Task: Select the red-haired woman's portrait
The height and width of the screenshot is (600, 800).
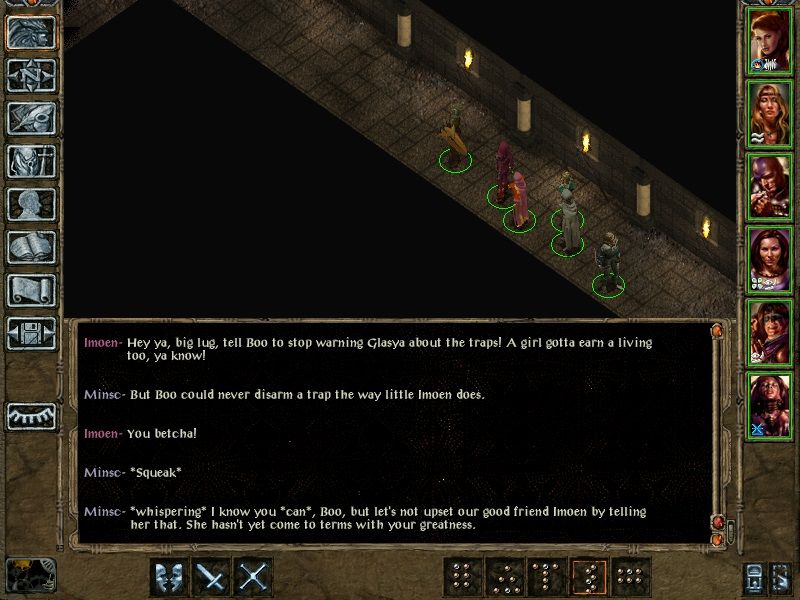Action: pyautogui.click(x=770, y=40)
